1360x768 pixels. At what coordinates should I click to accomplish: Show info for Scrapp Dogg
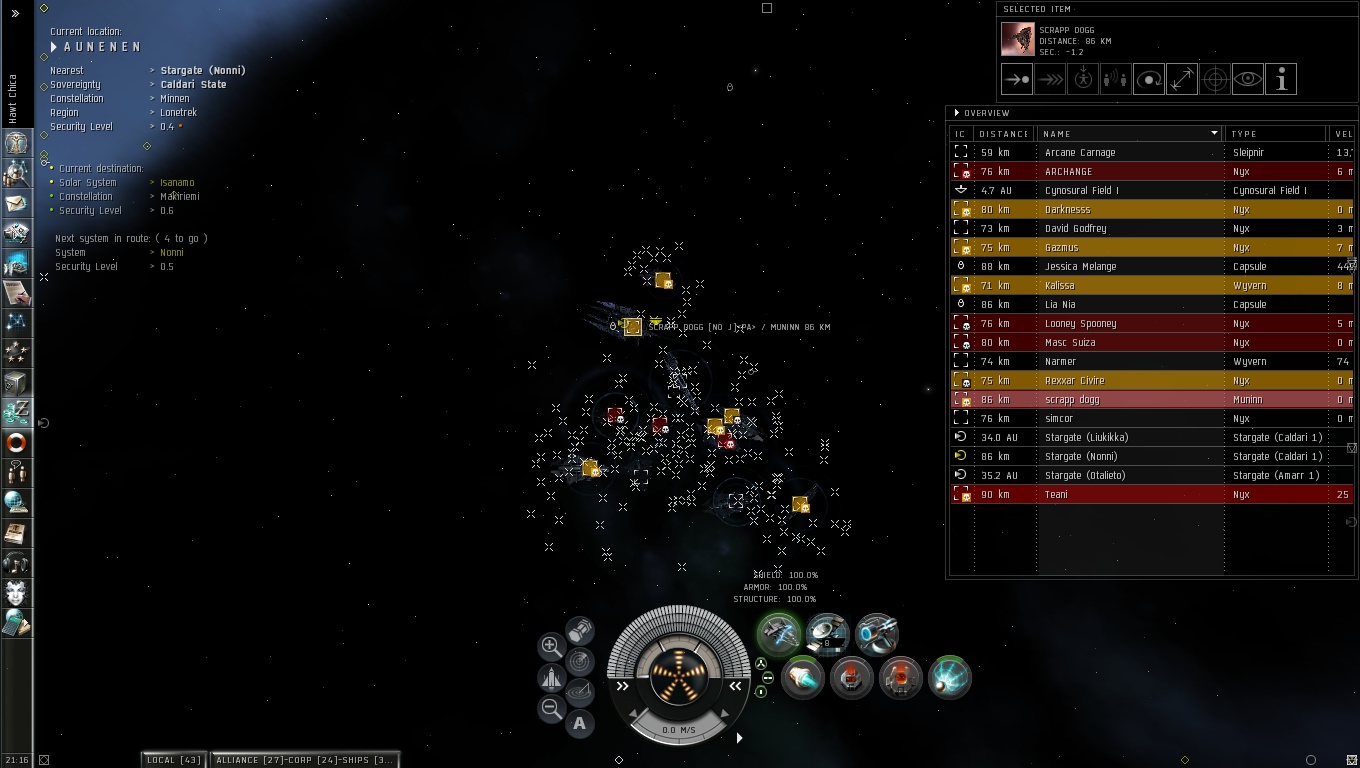tap(1281, 80)
